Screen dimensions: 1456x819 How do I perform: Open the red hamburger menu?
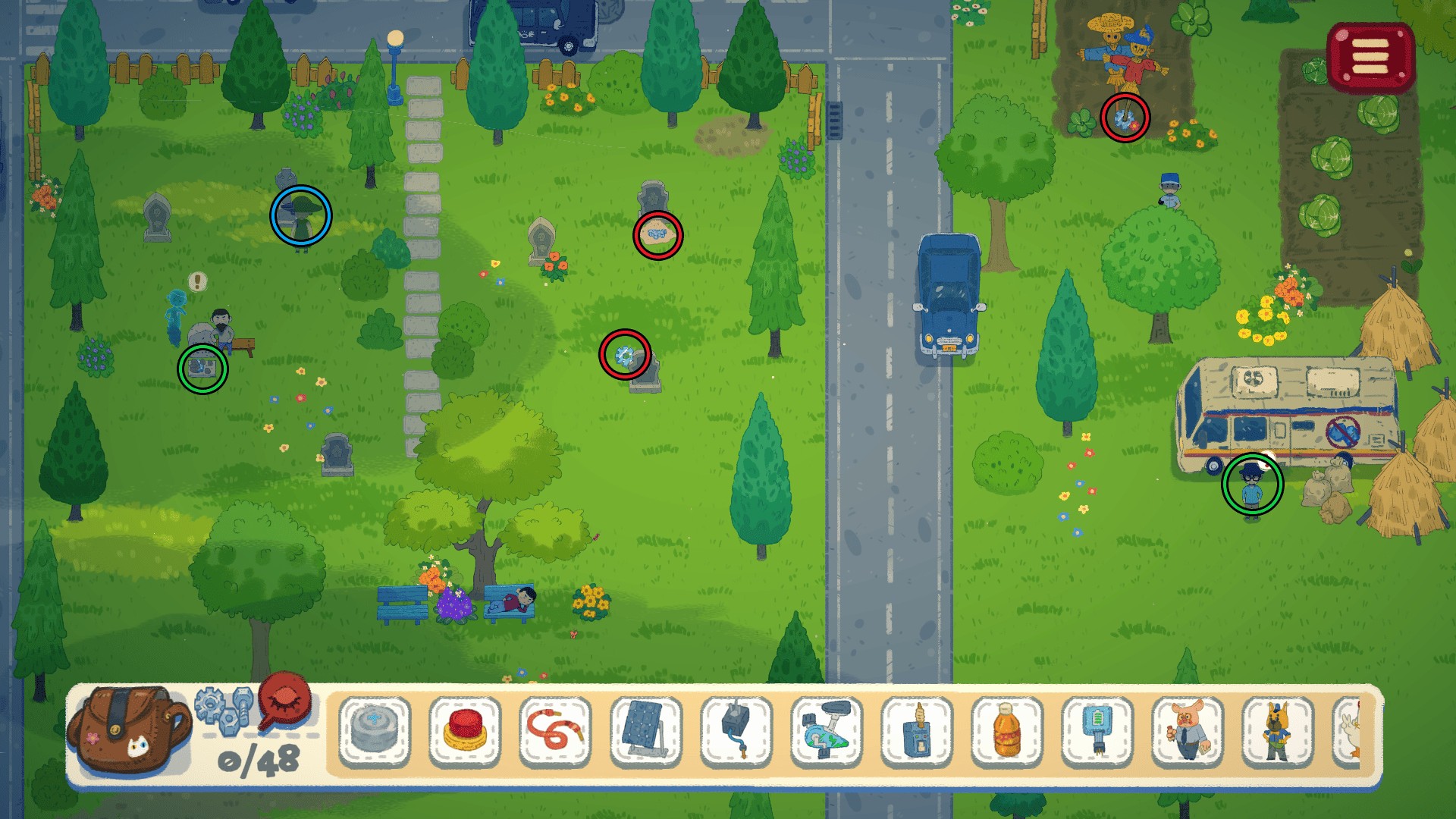[x=1370, y=57]
